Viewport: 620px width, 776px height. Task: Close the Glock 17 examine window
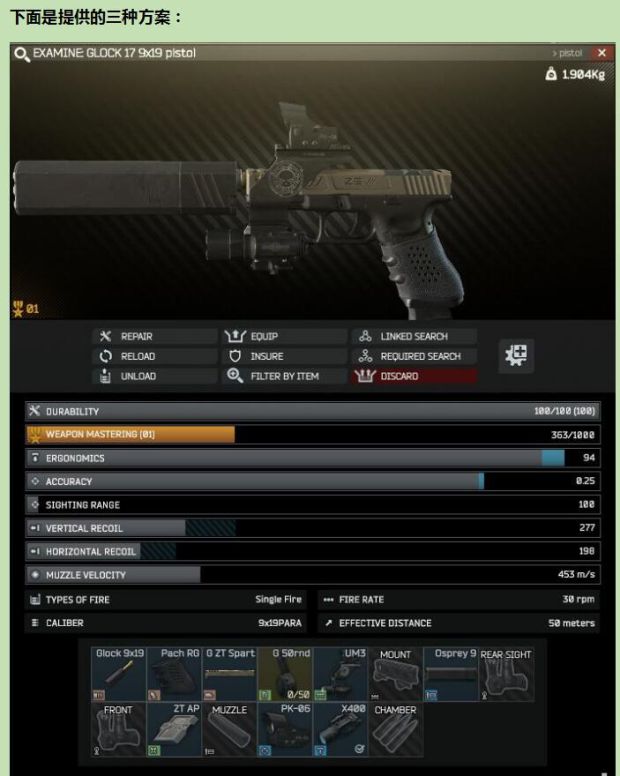point(601,53)
